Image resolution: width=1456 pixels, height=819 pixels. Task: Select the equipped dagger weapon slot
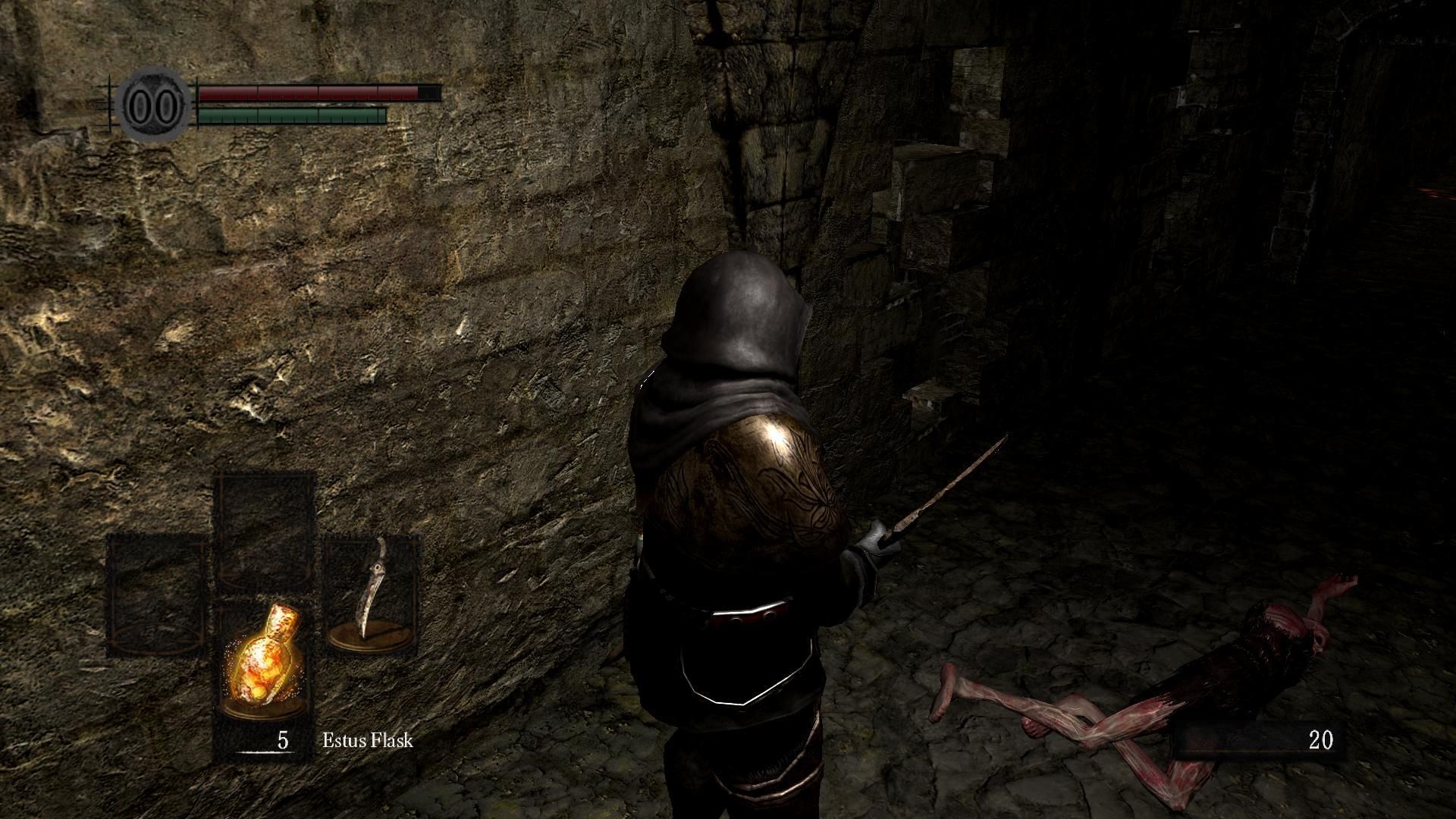[x=372, y=593]
